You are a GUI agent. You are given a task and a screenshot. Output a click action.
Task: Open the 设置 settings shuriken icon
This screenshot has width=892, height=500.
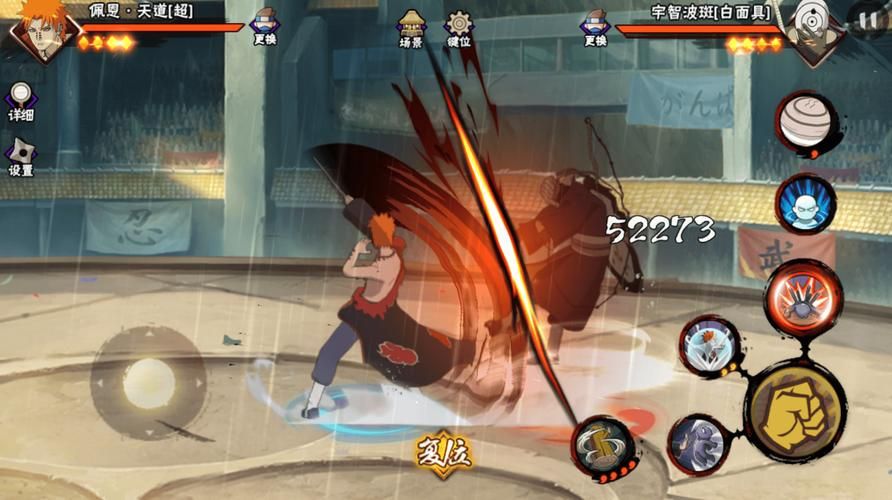point(21,157)
